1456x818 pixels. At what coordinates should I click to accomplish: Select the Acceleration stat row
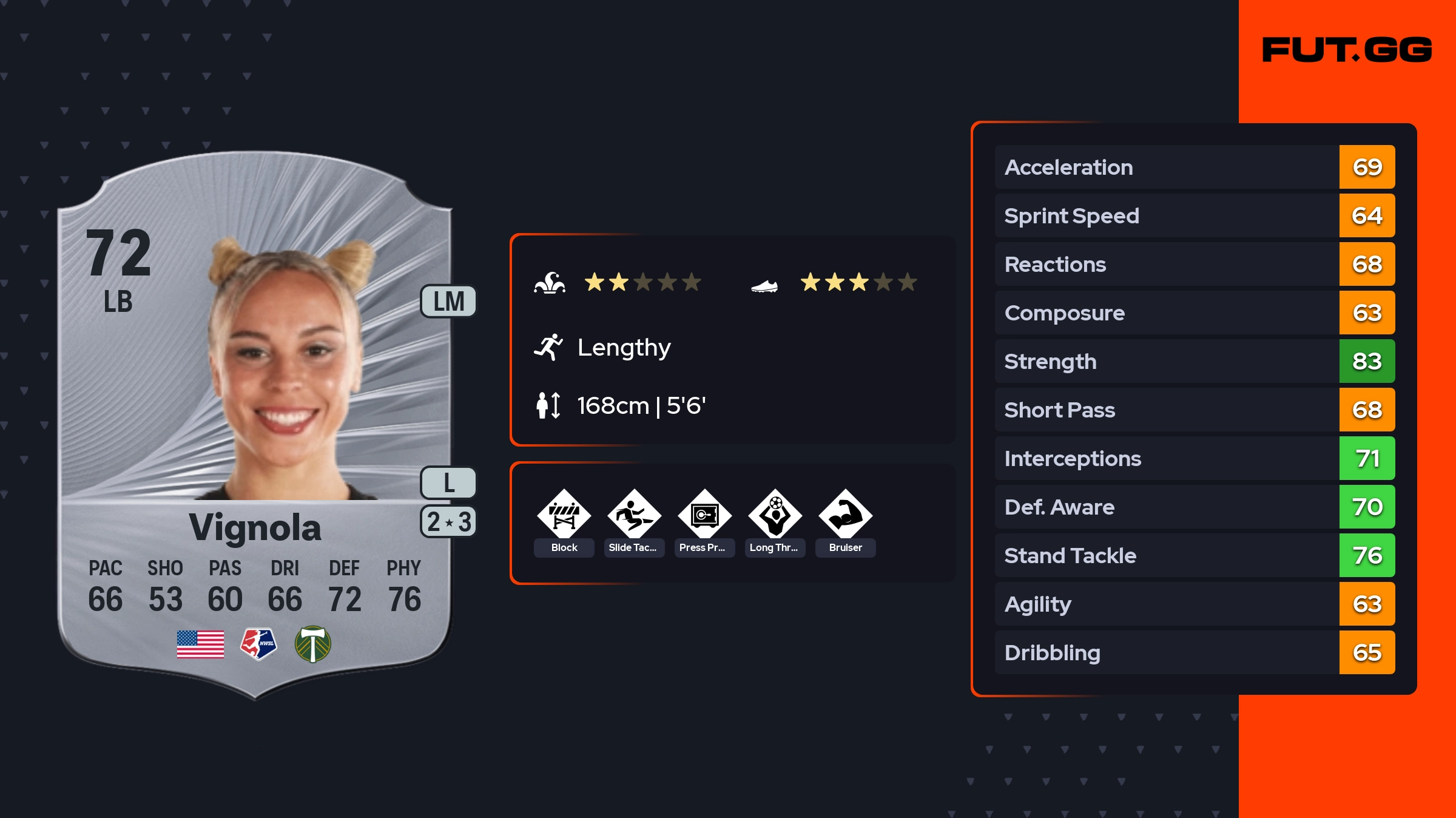(1194, 167)
